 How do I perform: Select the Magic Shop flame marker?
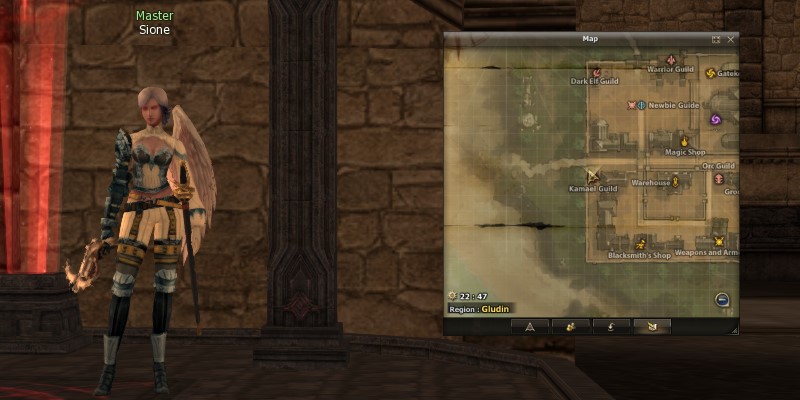(x=685, y=141)
